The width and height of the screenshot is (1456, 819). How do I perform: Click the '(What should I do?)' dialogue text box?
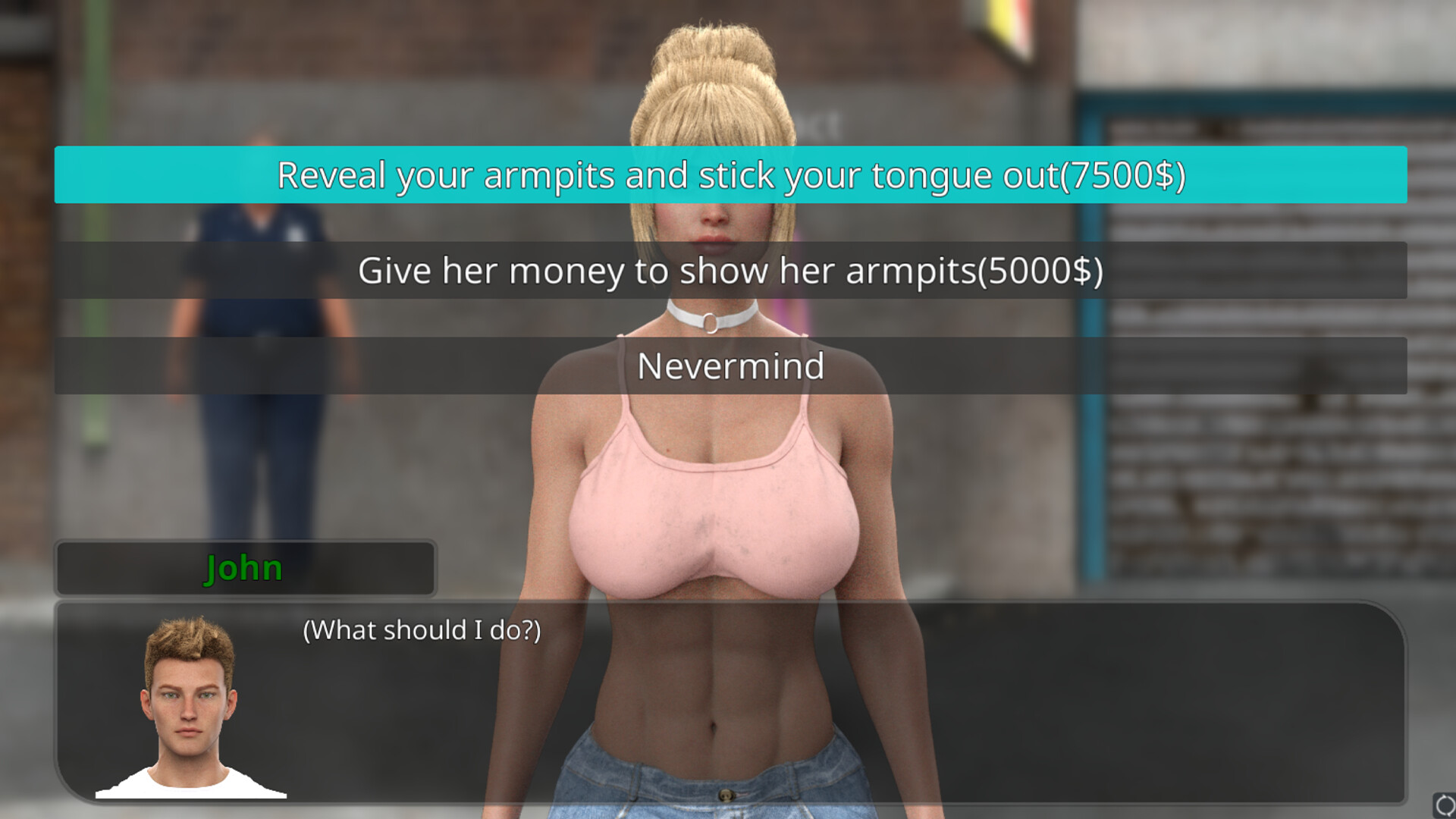(x=422, y=629)
